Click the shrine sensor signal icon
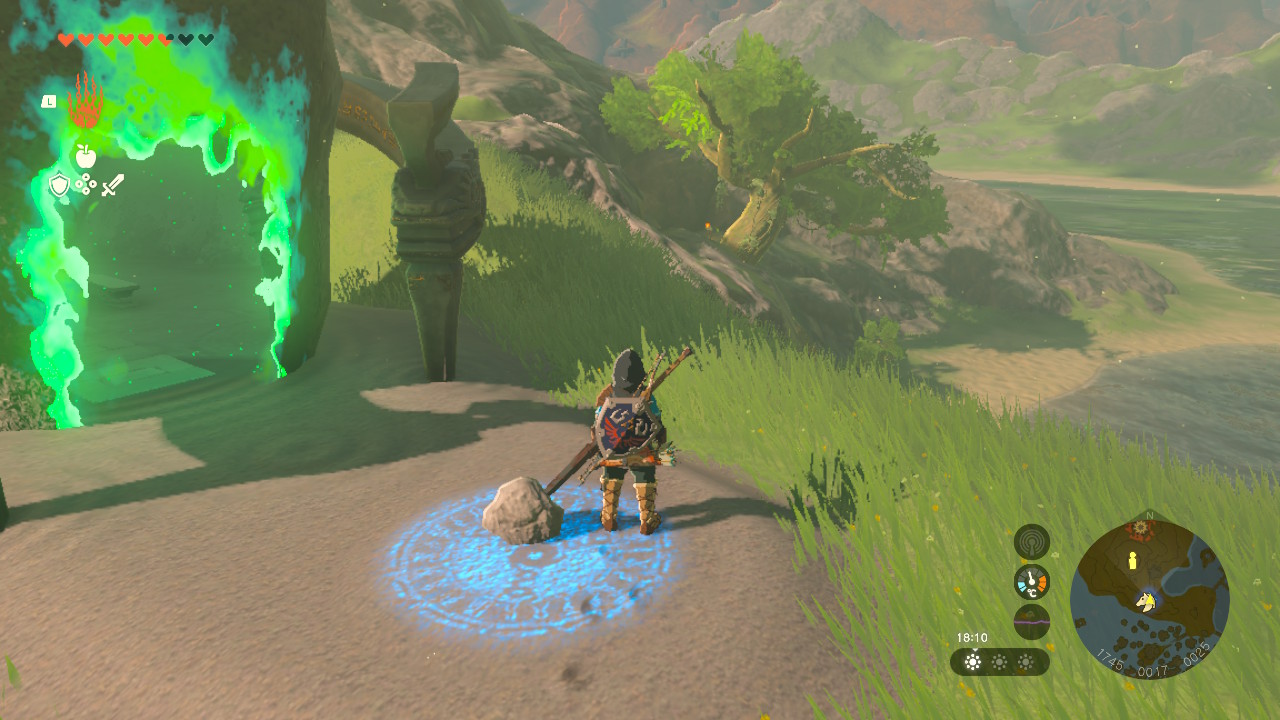The image size is (1280, 720). click(x=1031, y=542)
